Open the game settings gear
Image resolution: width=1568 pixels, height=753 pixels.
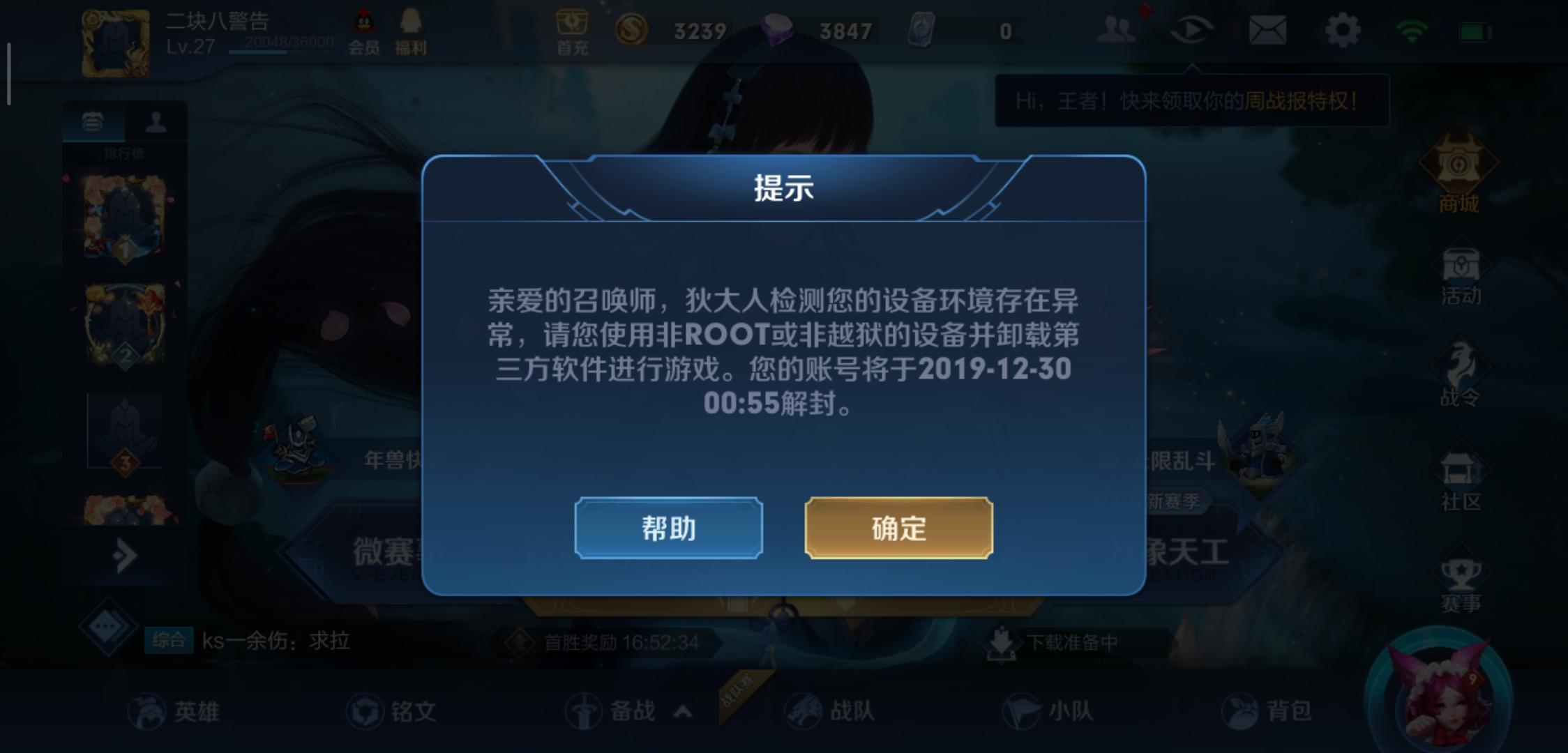[1343, 29]
